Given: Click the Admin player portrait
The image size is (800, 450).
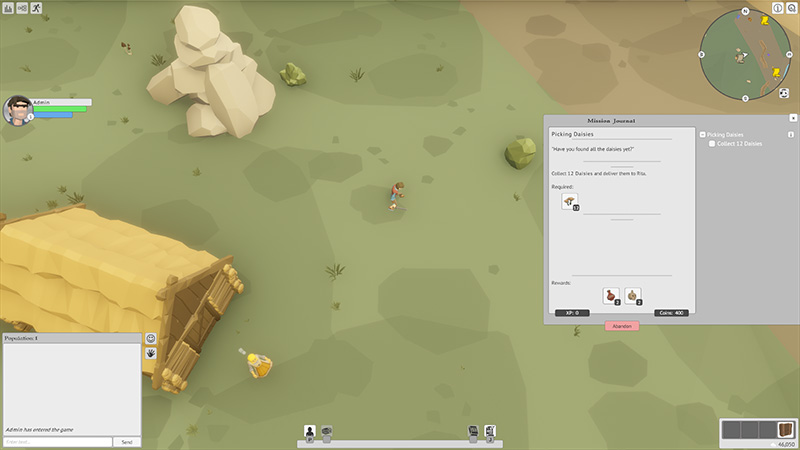Looking at the screenshot, I should [x=17, y=109].
